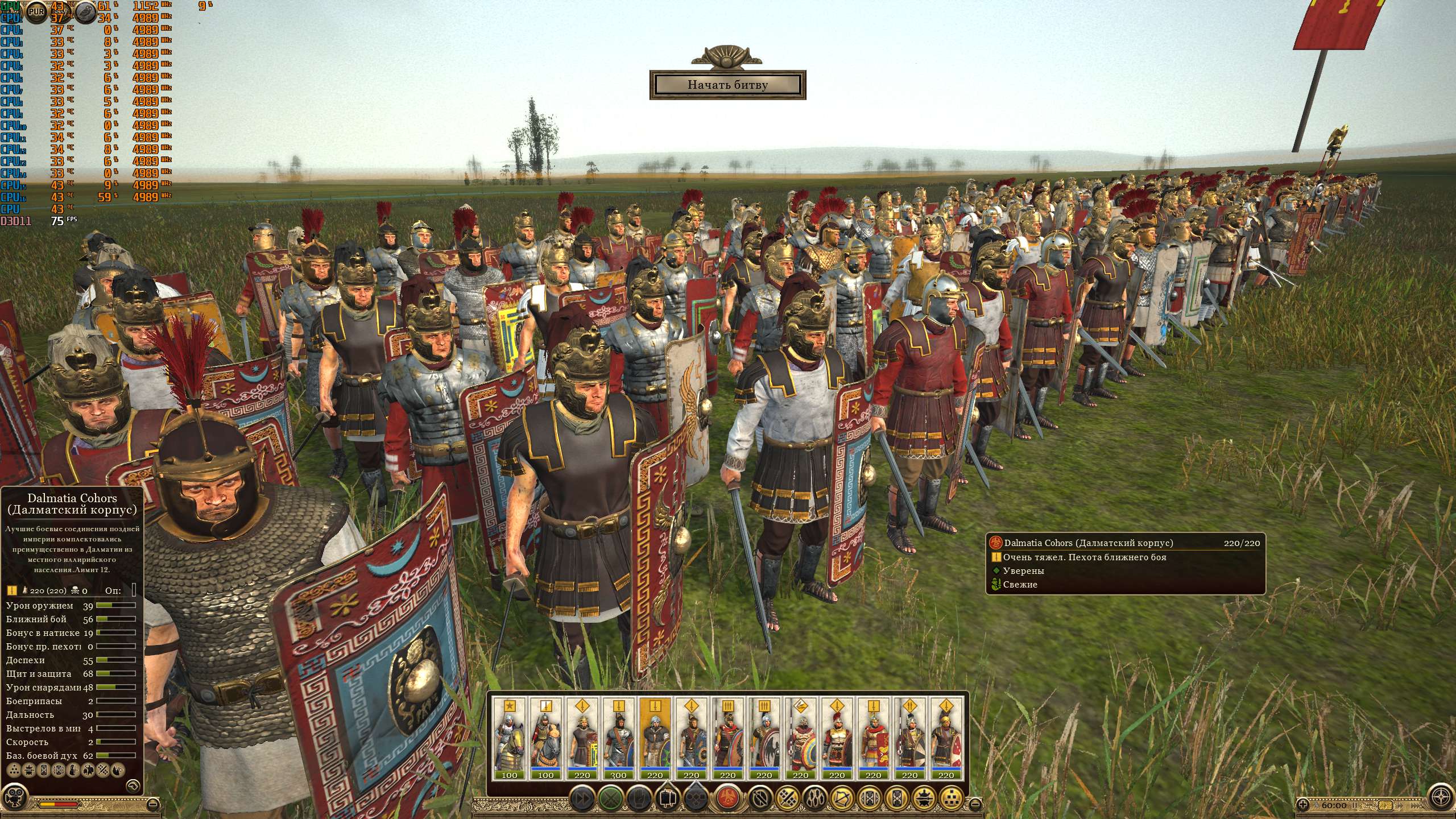The image size is (1456, 819).
Task: Collapse the unit info panel with minus button
Action: point(152,804)
